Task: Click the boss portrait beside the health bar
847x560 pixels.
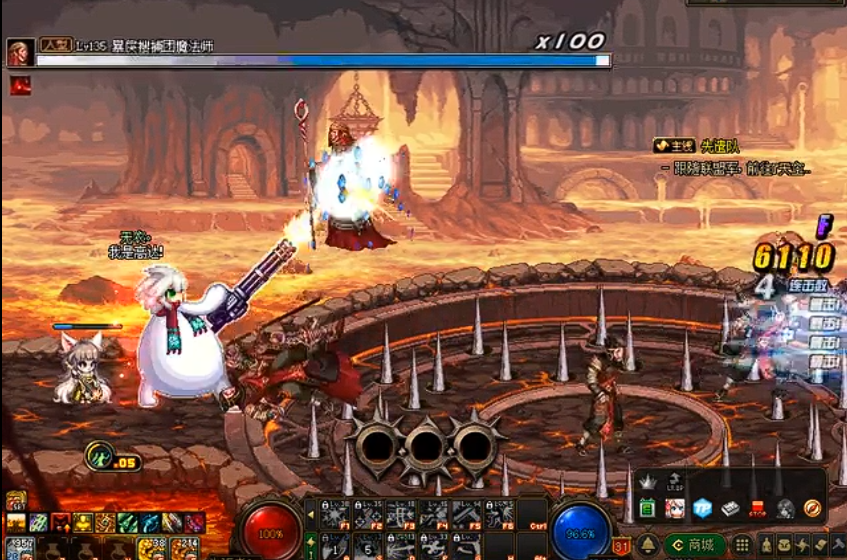Action: click(19, 52)
